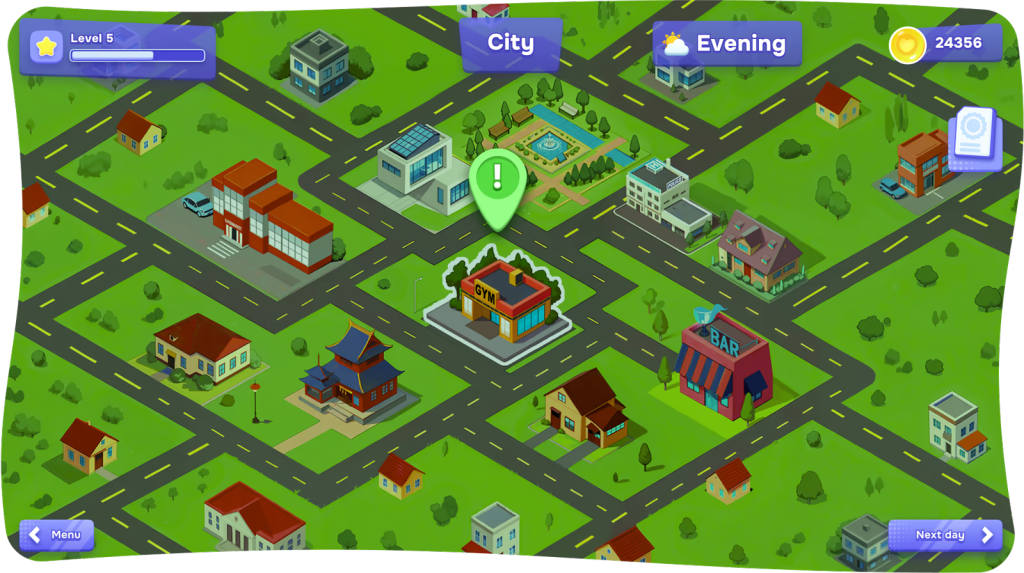Click the gold coin currency icon

pos(907,44)
